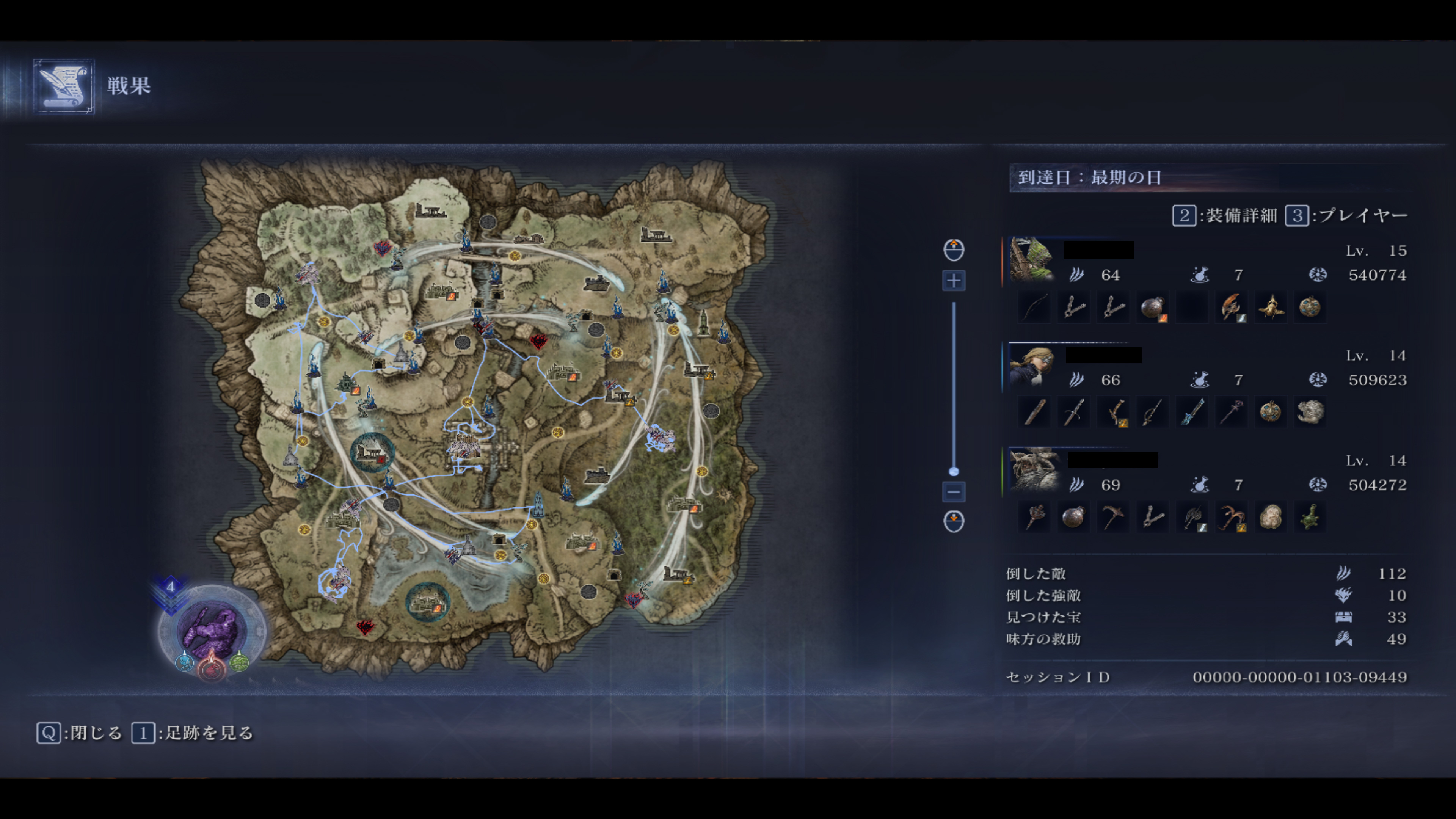Inspect the second player's purple-tipped staff slot
Image resolution: width=1456 pixels, height=819 pixels.
click(x=1231, y=412)
